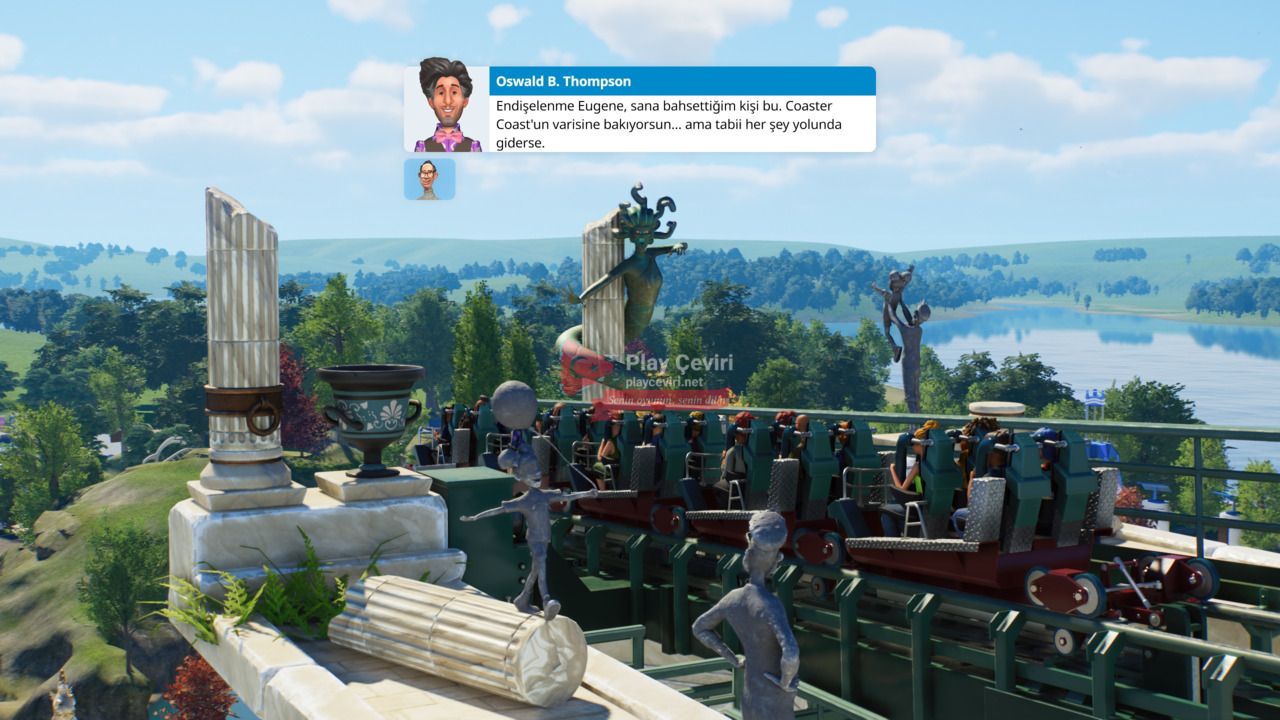Click Oswald B. Thompson's dialogue message box
Viewport: 1280px width, 720px height.
(x=682, y=123)
